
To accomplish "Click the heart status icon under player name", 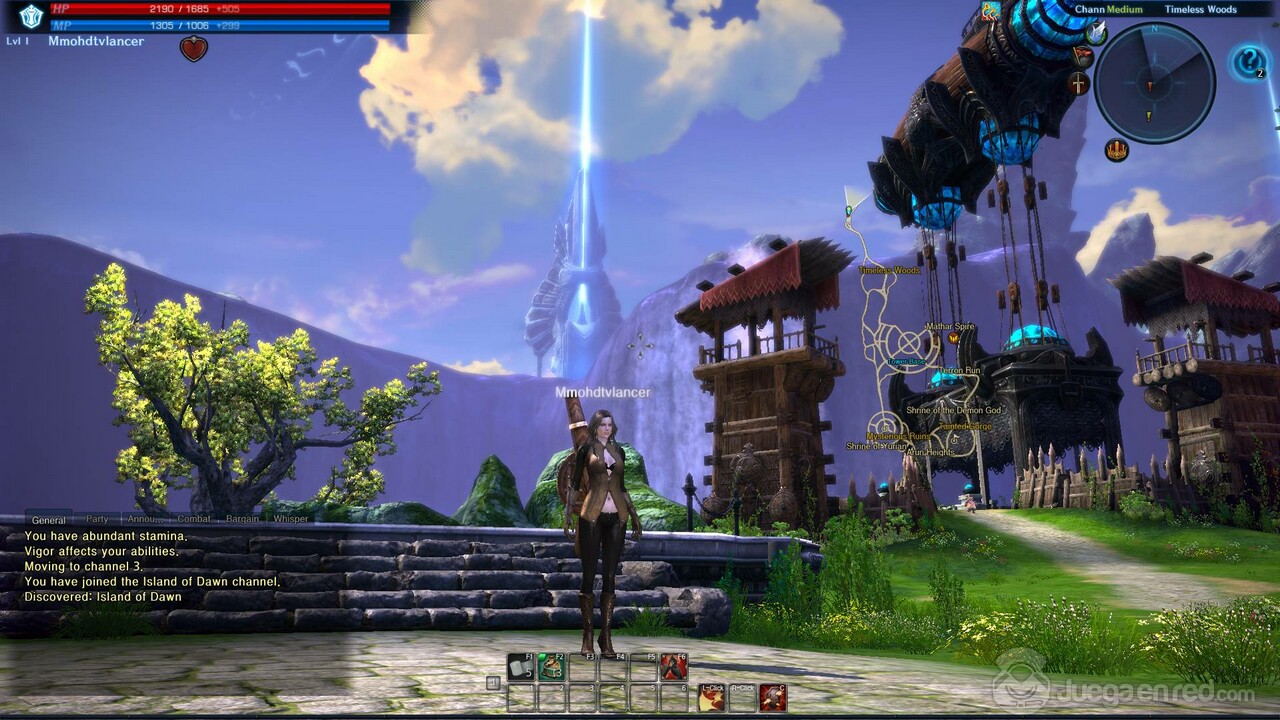I will pos(193,48).
